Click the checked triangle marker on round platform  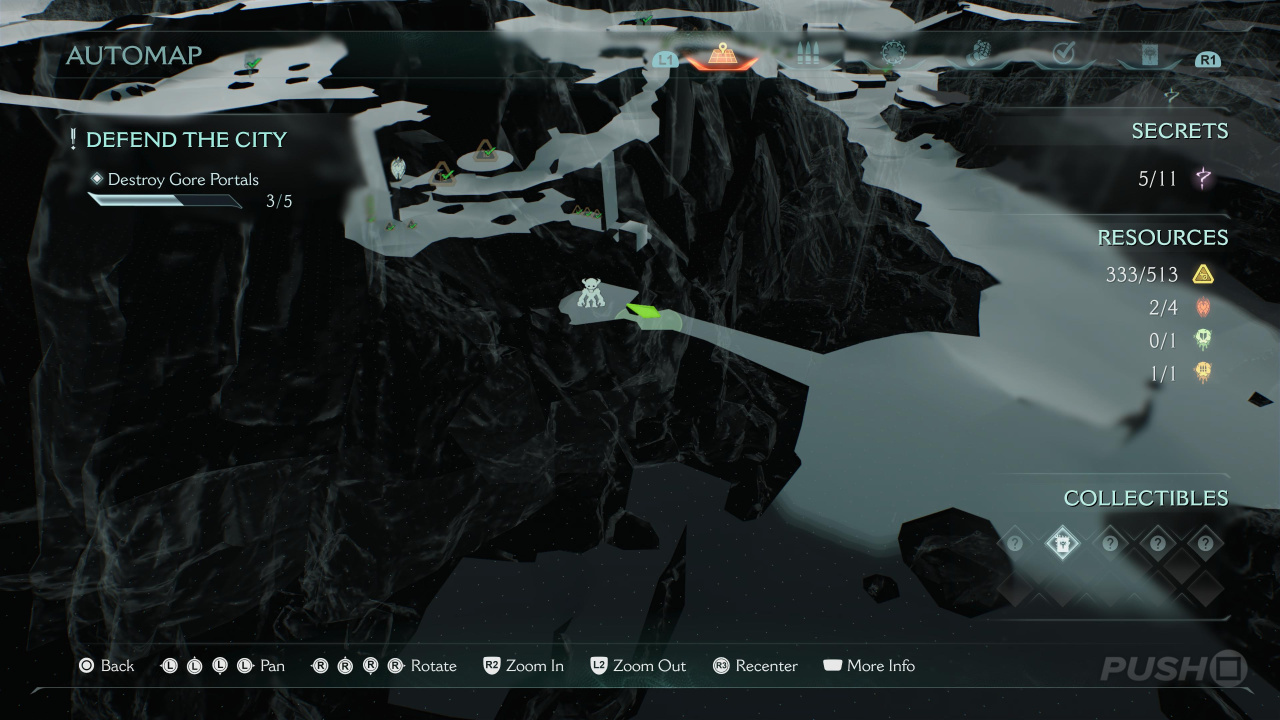[486, 152]
